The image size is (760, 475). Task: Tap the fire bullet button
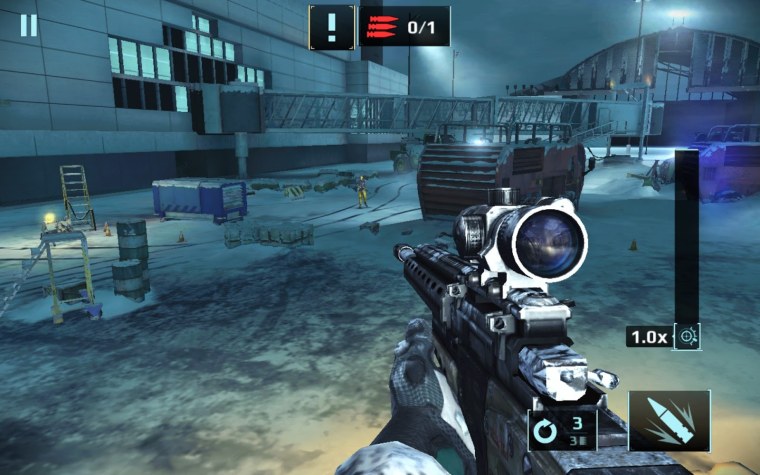click(669, 421)
